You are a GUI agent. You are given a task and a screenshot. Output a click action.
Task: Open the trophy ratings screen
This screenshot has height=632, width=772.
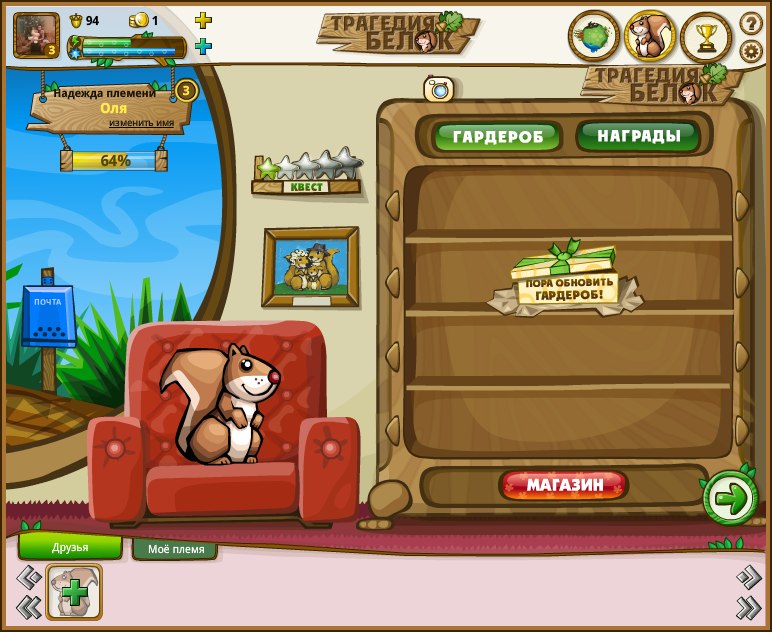pyautogui.click(x=706, y=37)
